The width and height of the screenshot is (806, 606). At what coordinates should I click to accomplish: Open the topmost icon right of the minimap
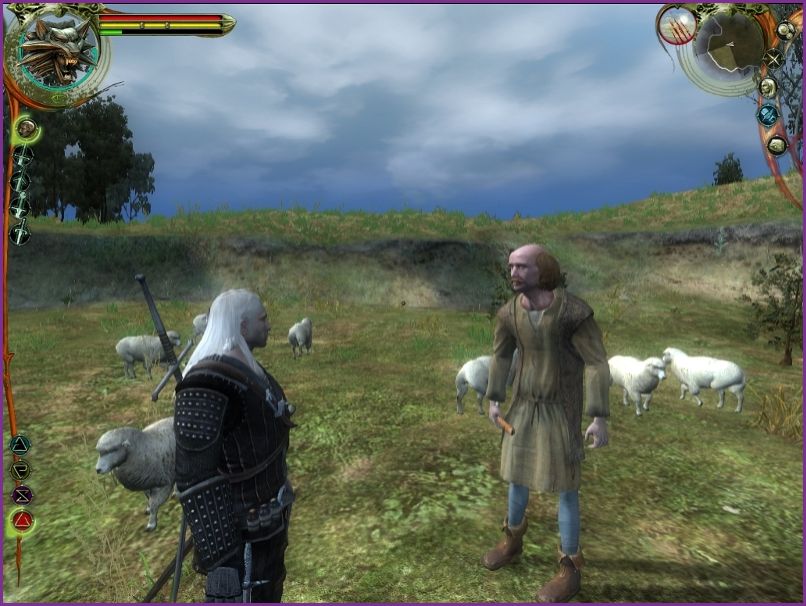tap(785, 30)
